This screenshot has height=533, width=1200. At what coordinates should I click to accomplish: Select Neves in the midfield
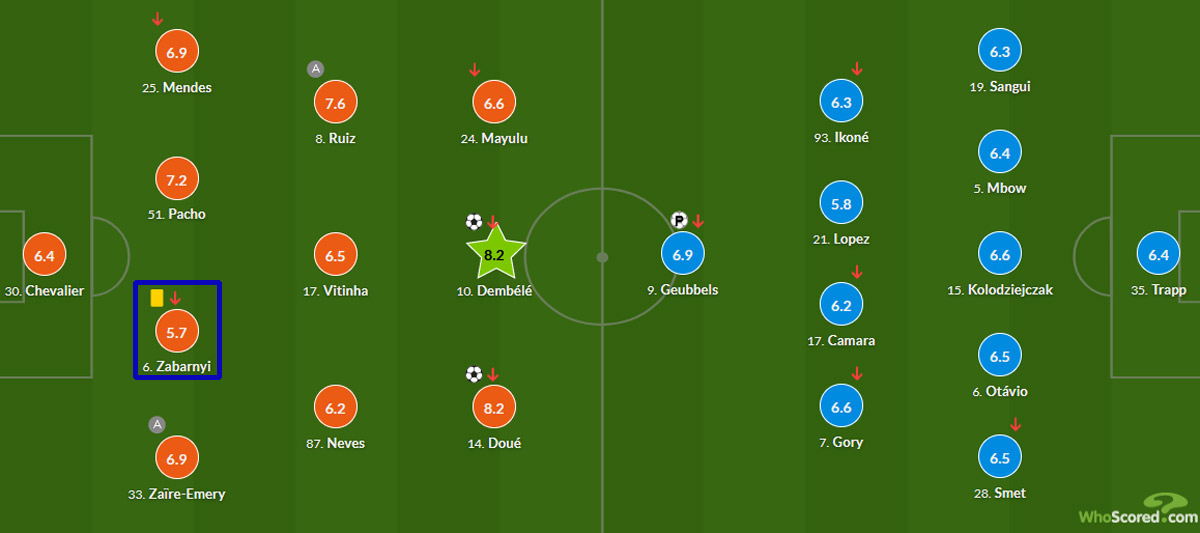pos(336,408)
